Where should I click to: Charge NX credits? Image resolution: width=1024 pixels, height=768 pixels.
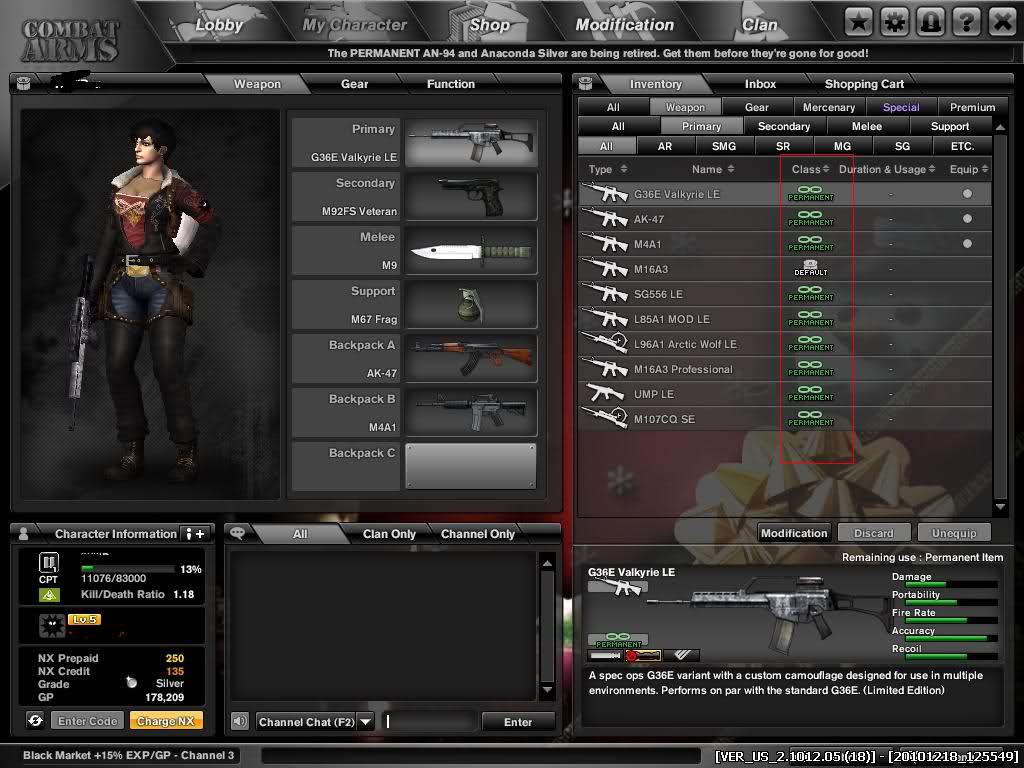click(166, 721)
